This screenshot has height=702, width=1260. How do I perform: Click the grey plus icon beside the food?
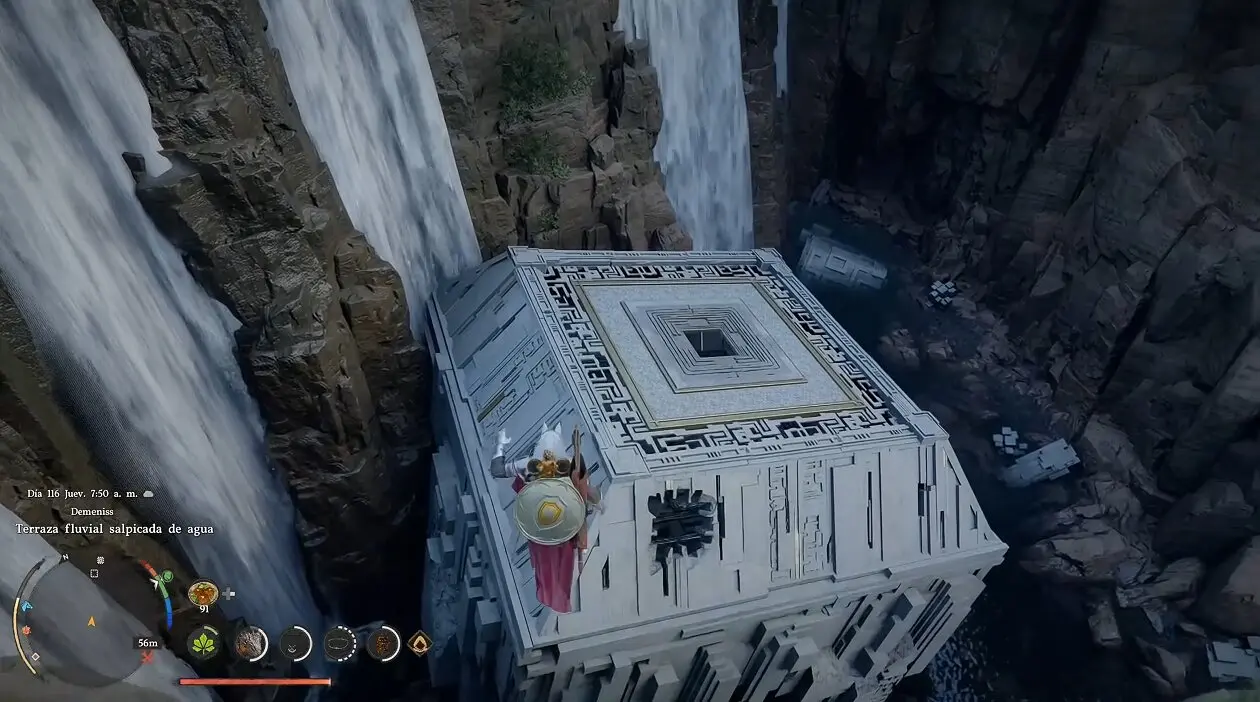[229, 593]
